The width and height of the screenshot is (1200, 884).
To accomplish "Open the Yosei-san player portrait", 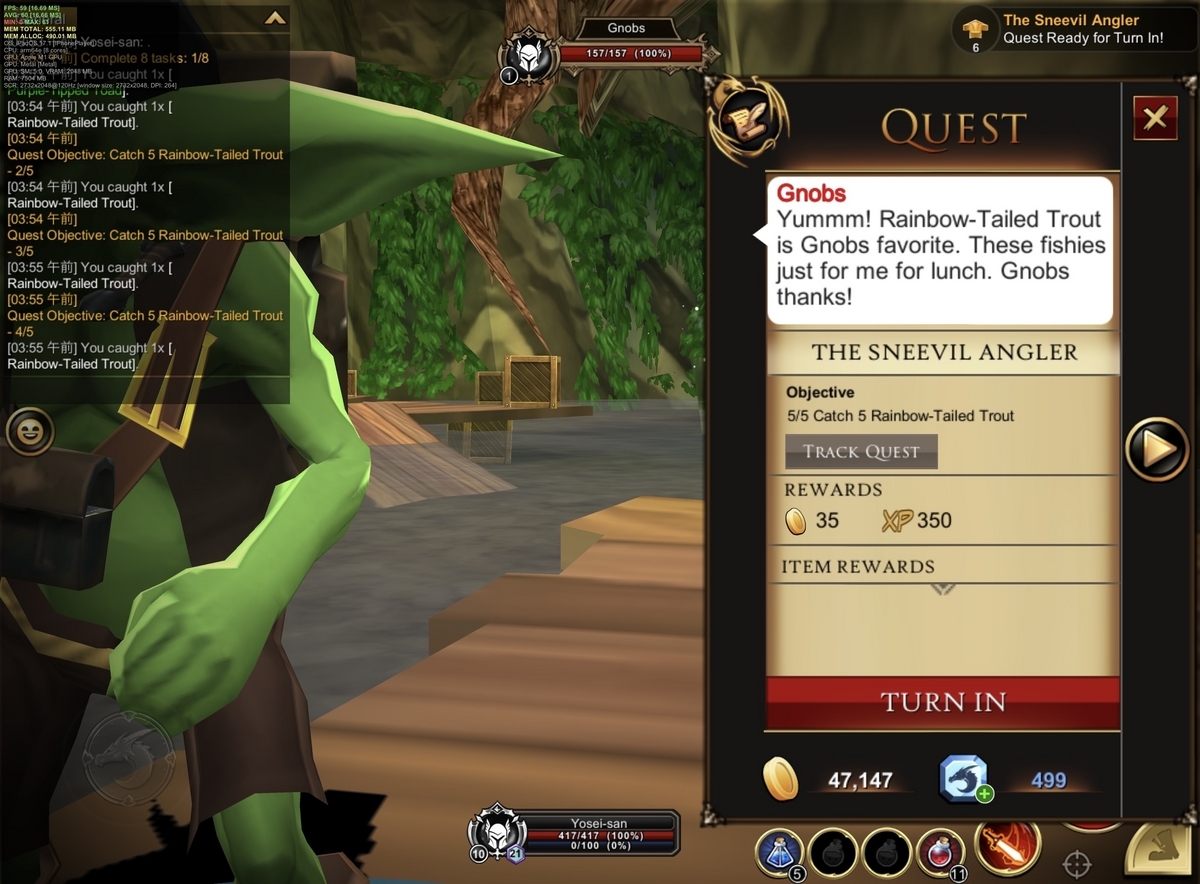I will pyautogui.click(x=495, y=832).
